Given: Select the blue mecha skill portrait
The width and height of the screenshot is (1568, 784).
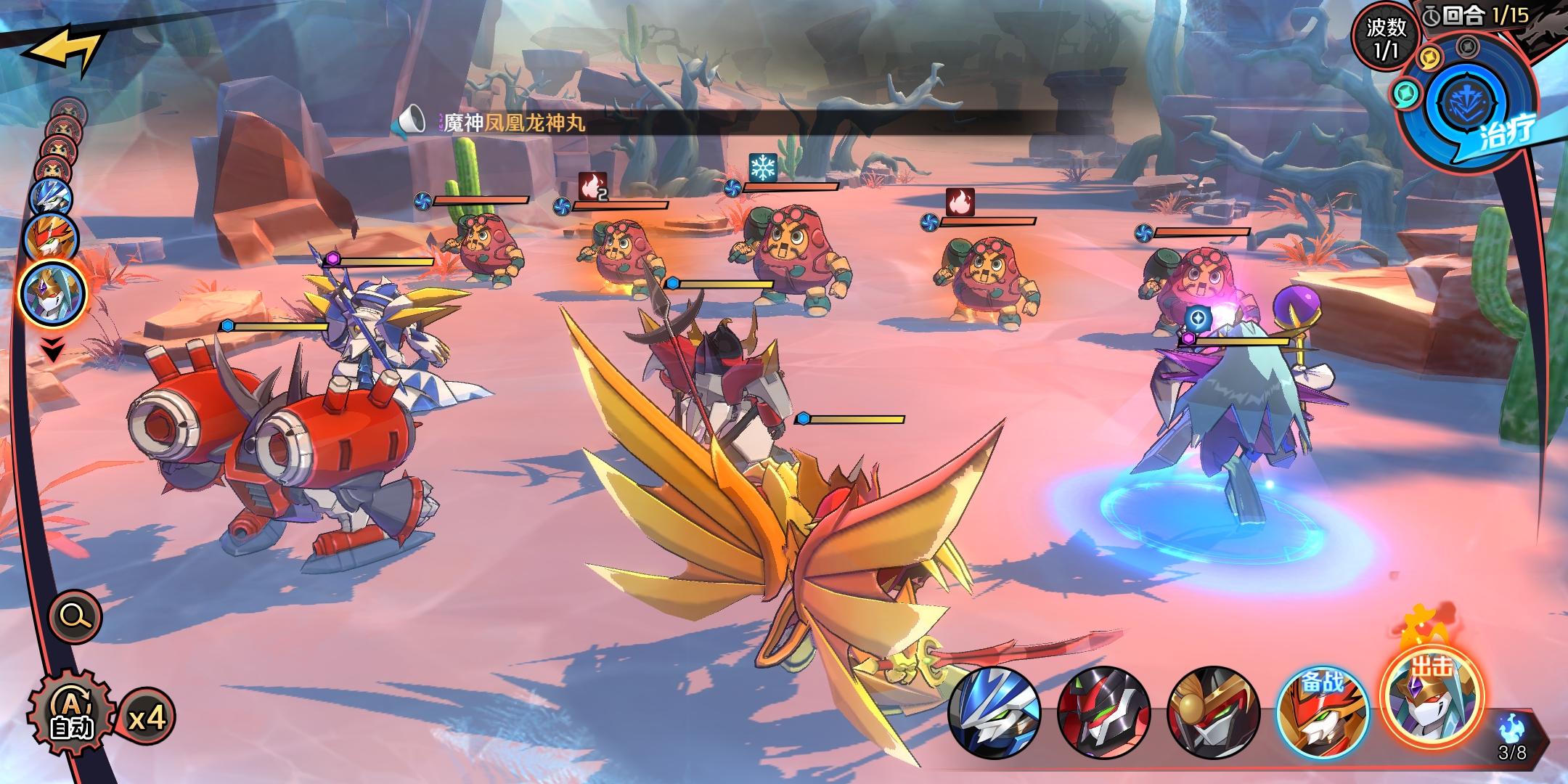Looking at the screenshot, I should click(x=994, y=714).
